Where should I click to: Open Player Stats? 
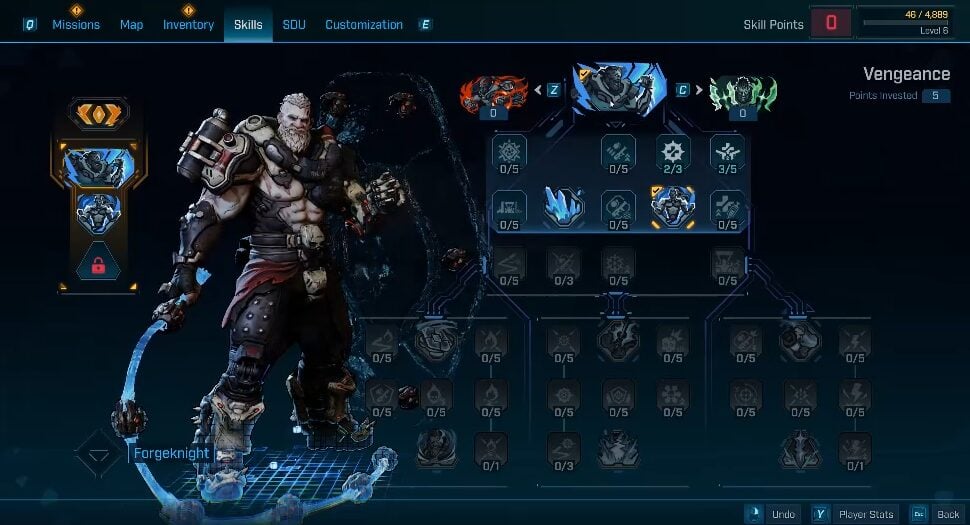click(855, 514)
